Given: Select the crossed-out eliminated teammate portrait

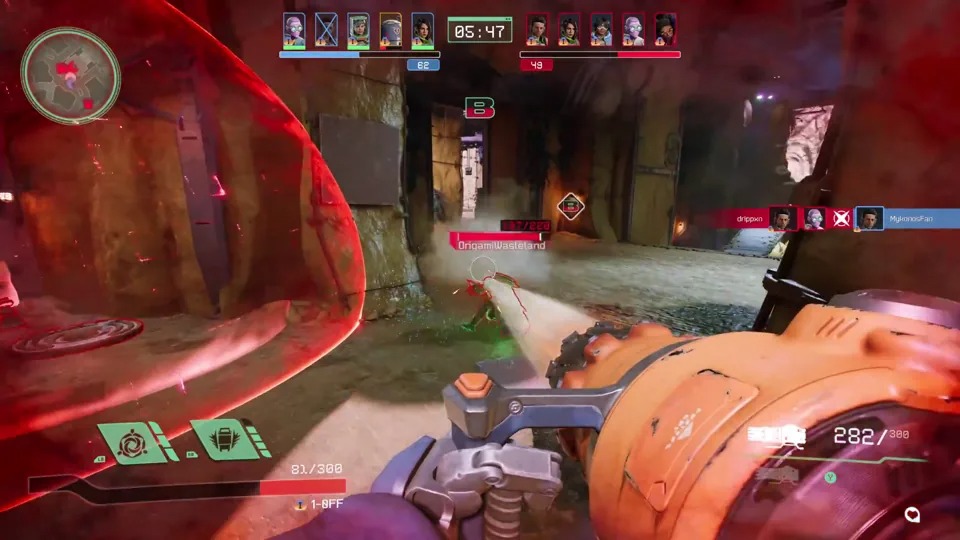Looking at the screenshot, I should click(x=326, y=30).
